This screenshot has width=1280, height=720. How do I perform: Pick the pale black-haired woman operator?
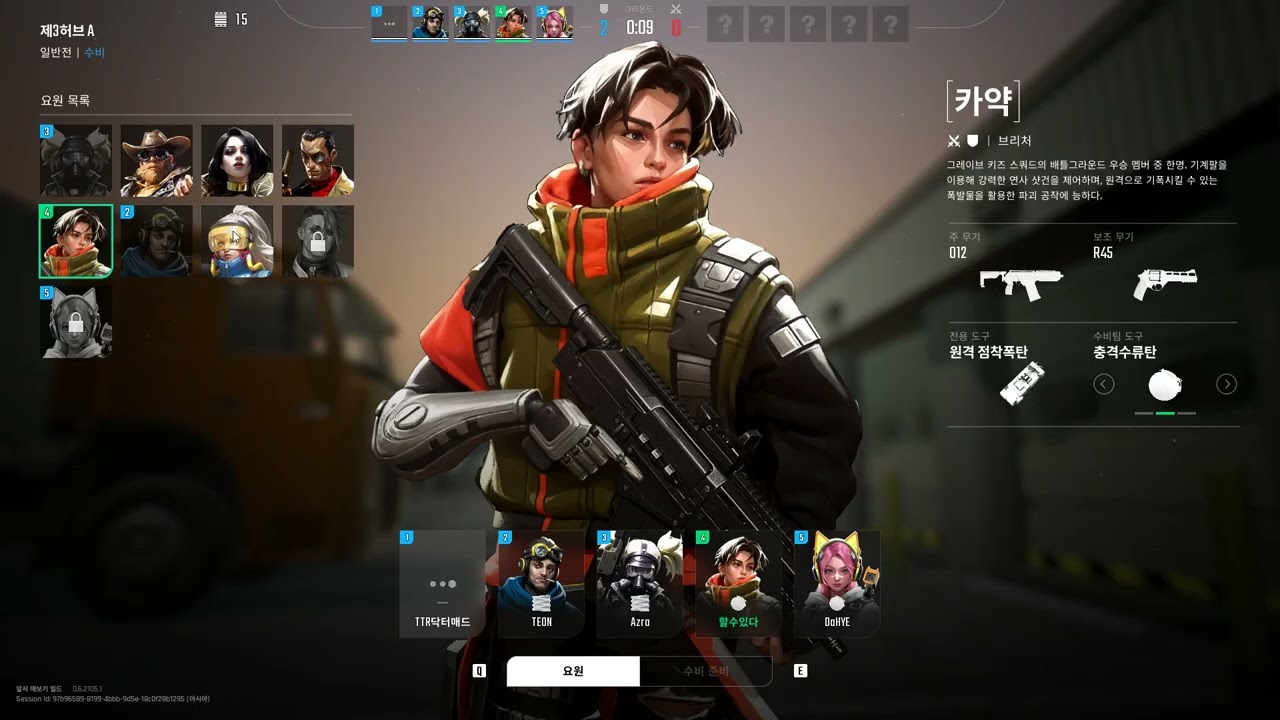[x=237, y=161]
